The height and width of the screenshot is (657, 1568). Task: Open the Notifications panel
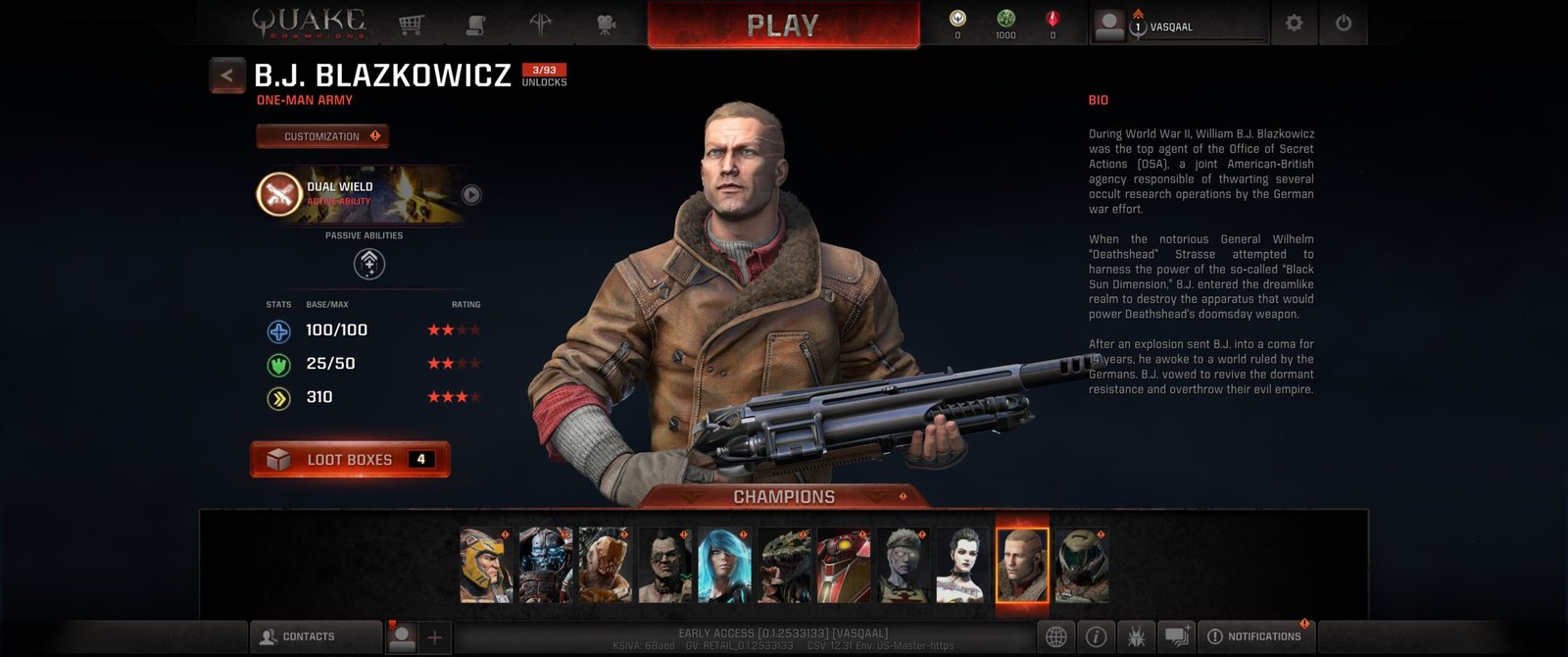tap(1256, 636)
